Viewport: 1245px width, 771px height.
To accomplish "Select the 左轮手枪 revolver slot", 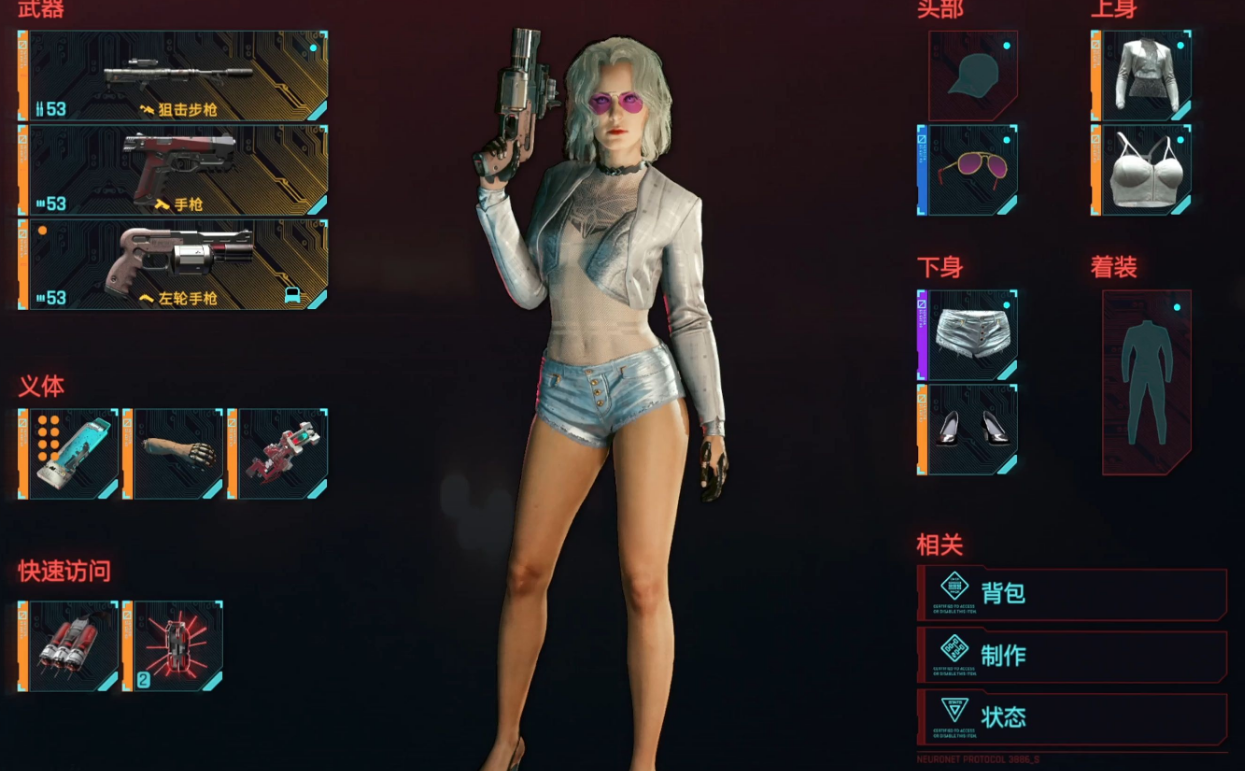I will tap(173, 264).
